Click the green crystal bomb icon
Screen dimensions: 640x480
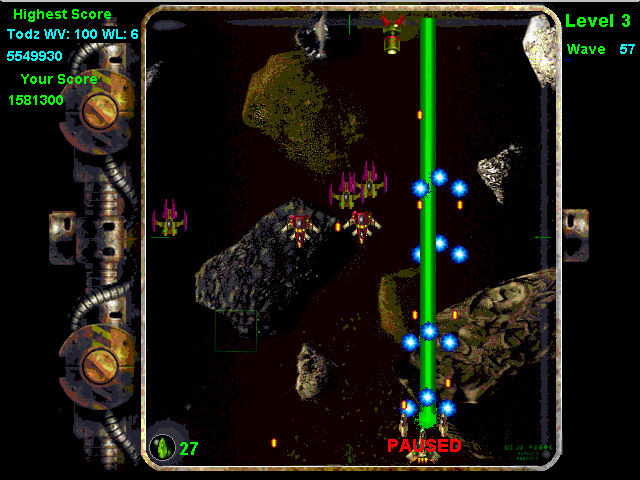tap(162, 447)
